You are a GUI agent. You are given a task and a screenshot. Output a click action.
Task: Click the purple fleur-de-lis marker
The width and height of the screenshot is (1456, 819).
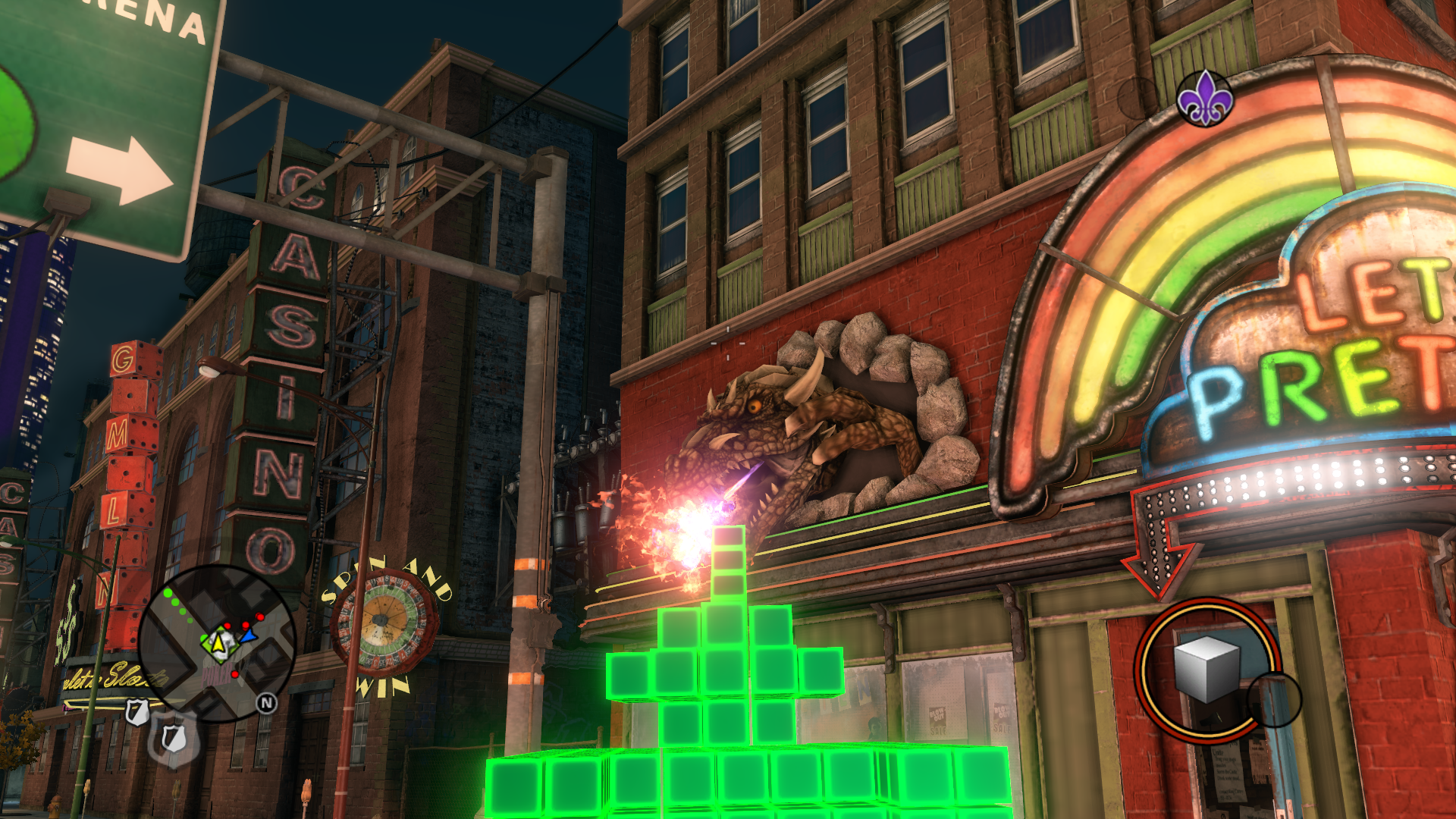1205,99
